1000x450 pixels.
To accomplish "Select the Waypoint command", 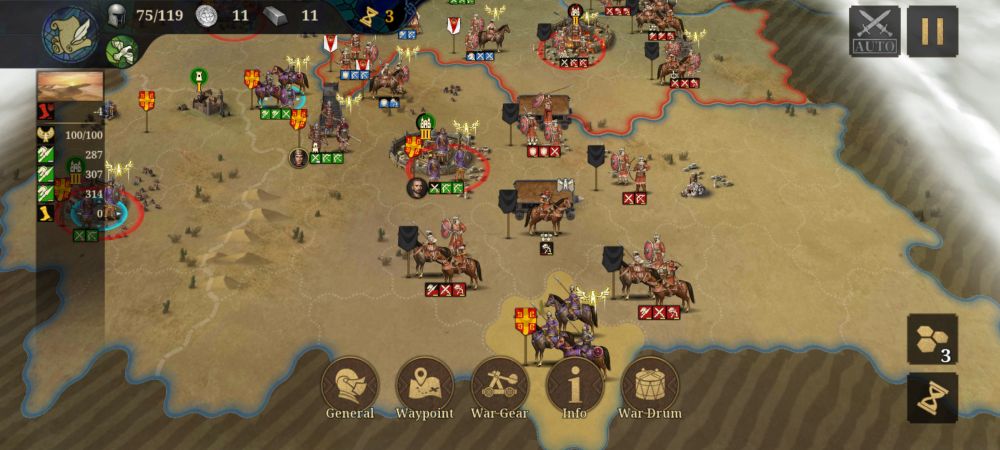I will 425,385.
